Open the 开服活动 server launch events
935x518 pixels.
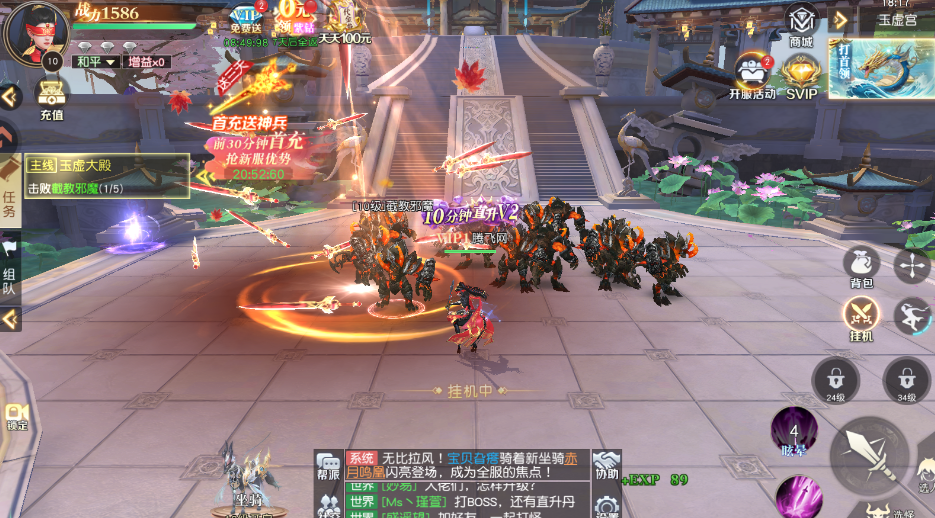coord(752,75)
